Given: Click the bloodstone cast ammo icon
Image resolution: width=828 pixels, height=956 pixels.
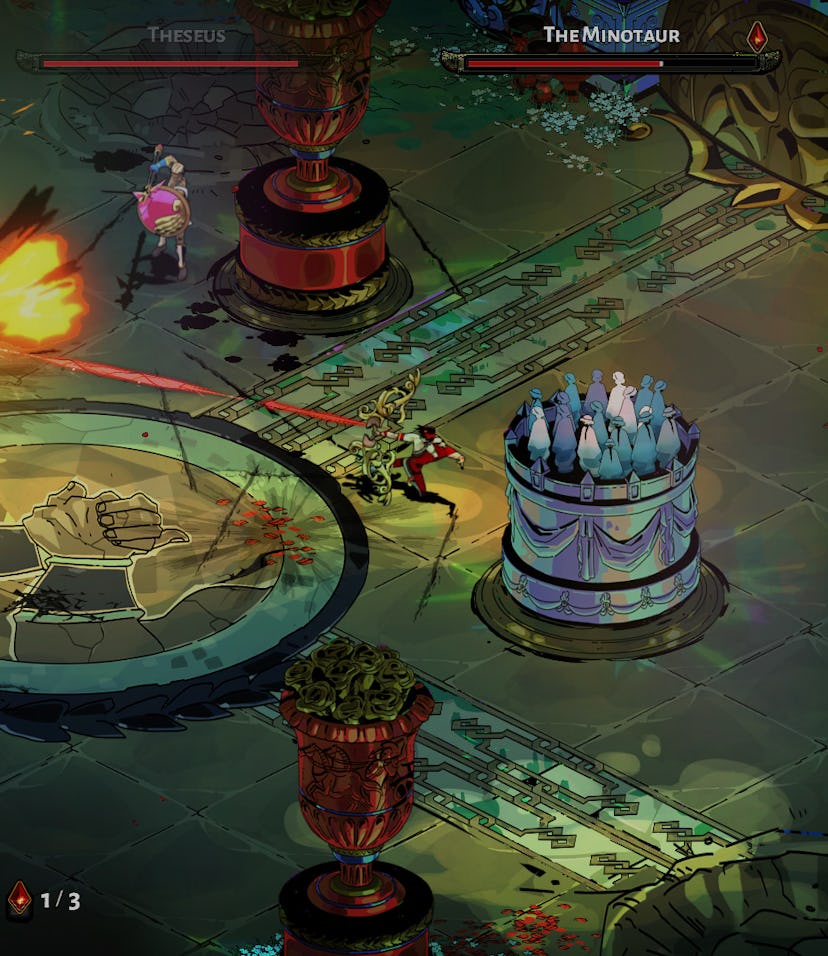Looking at the screenshot, I should 19,899.
